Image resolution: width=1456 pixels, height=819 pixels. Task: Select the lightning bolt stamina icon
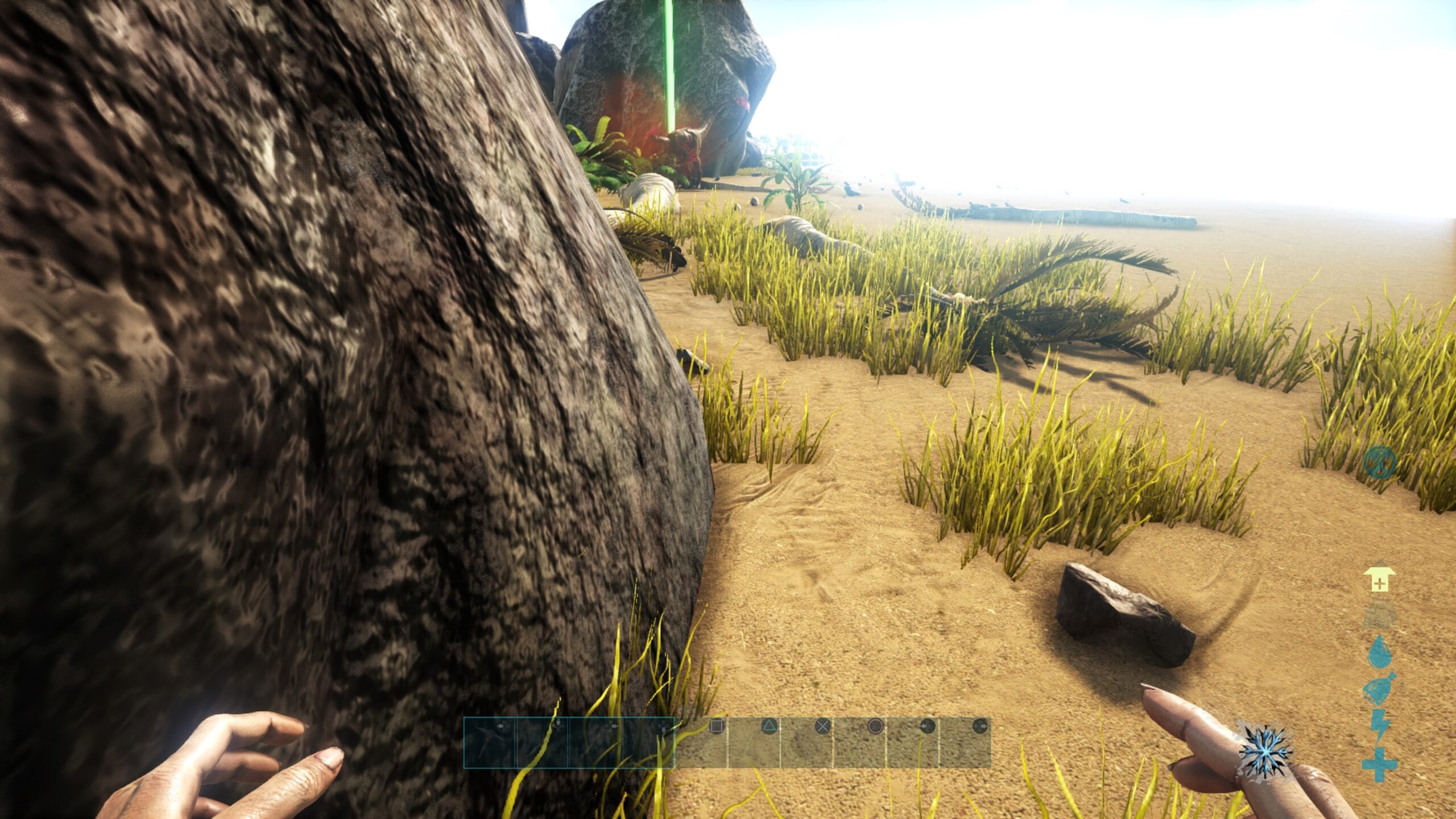tap(1379, 725)
